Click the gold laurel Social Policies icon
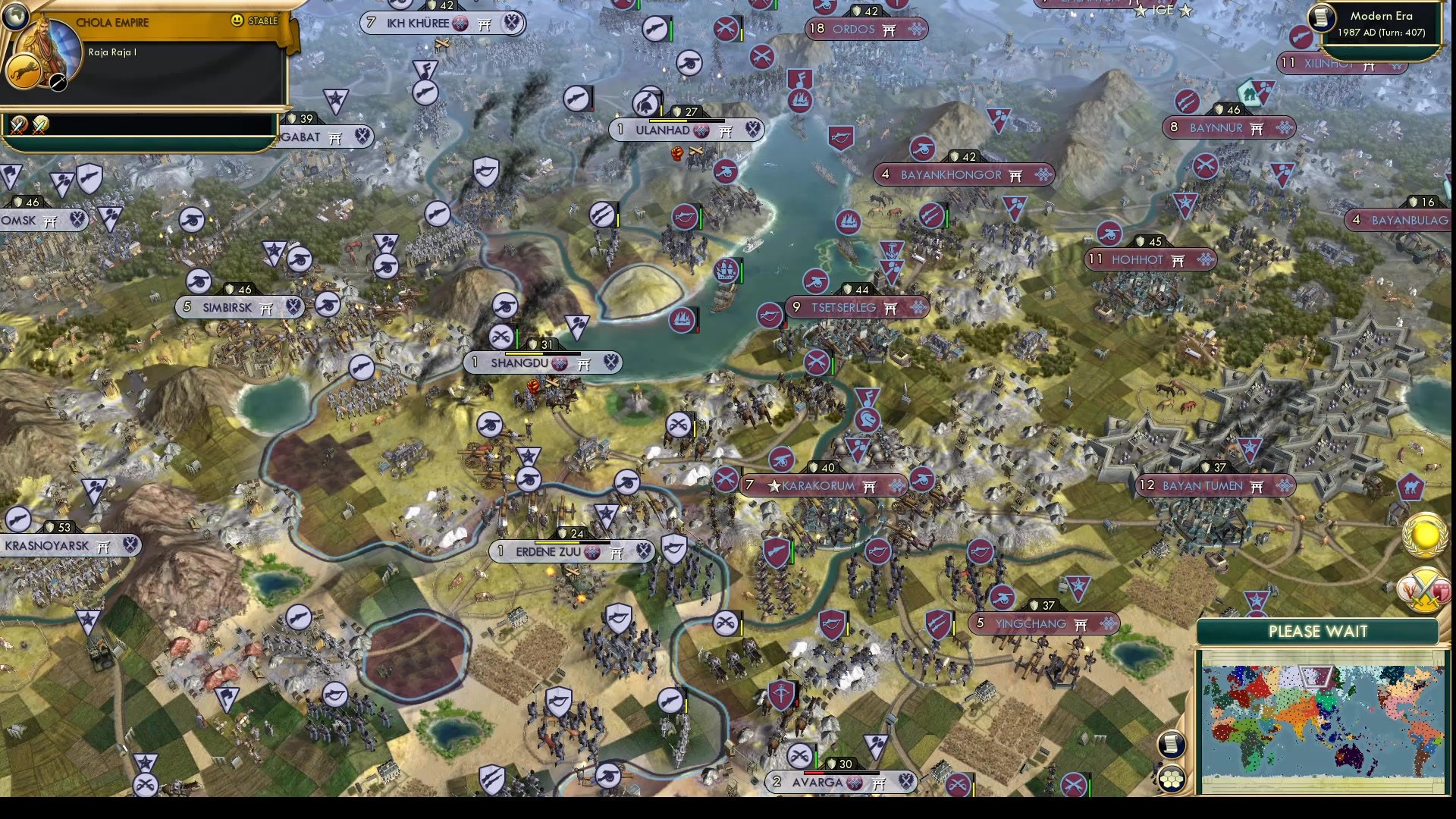This screenshot has height=819, width=1456. tap(1423, 536)
